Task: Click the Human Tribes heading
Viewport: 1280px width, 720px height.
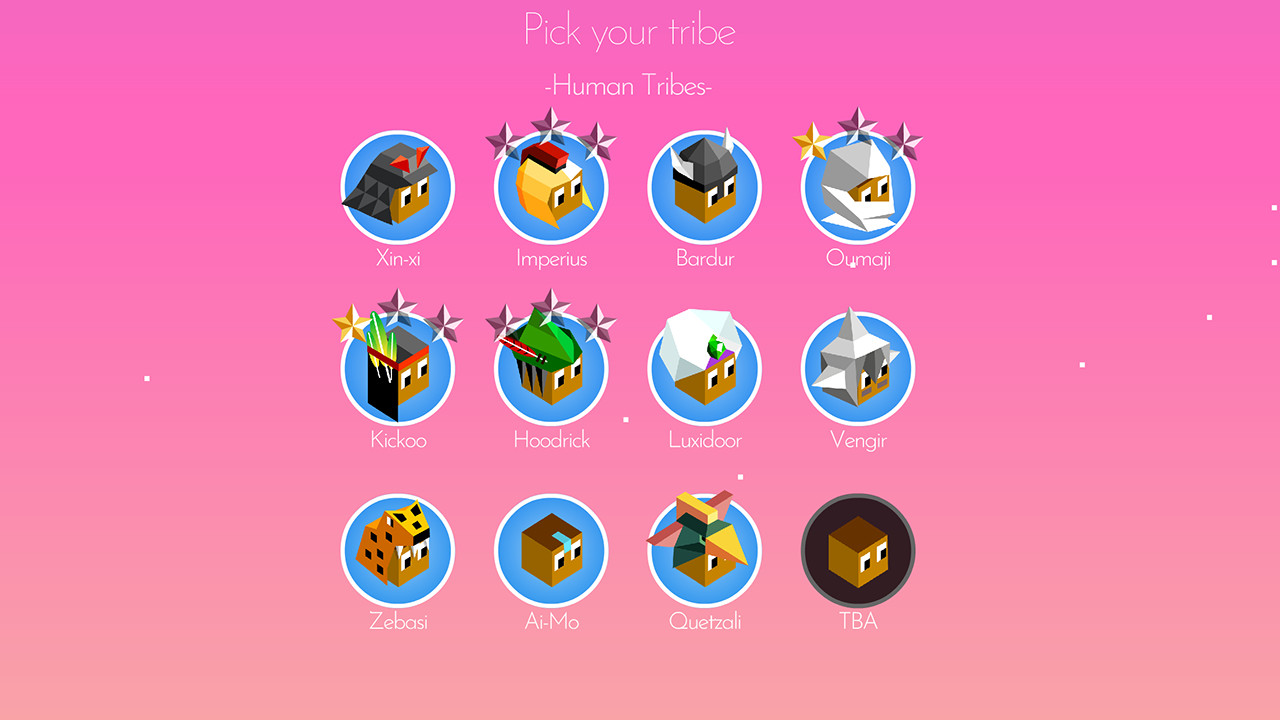Action: click(x=628, y=86)
